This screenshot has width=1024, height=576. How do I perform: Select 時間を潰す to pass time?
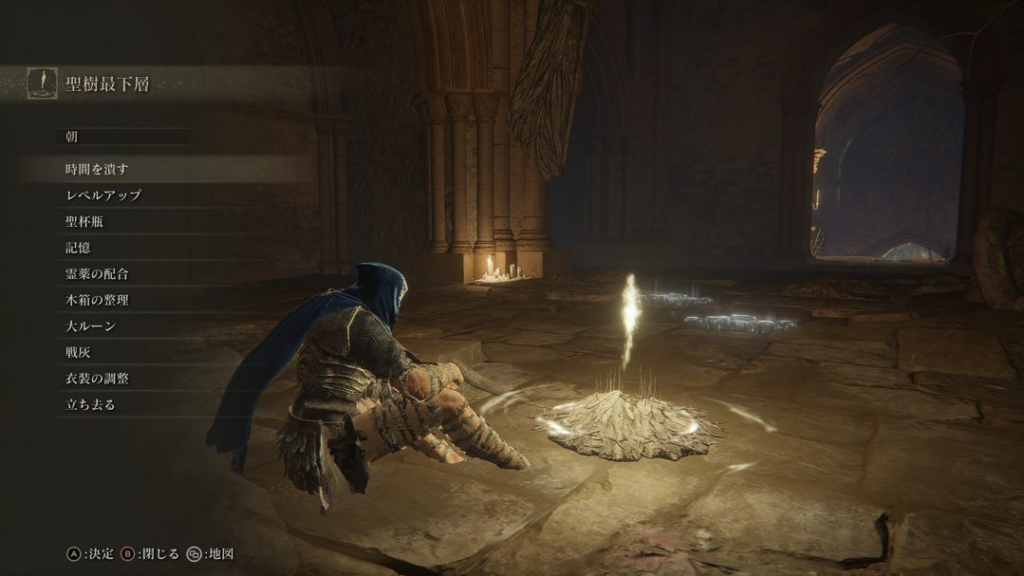pyautogui.click(x=97, y=169)
